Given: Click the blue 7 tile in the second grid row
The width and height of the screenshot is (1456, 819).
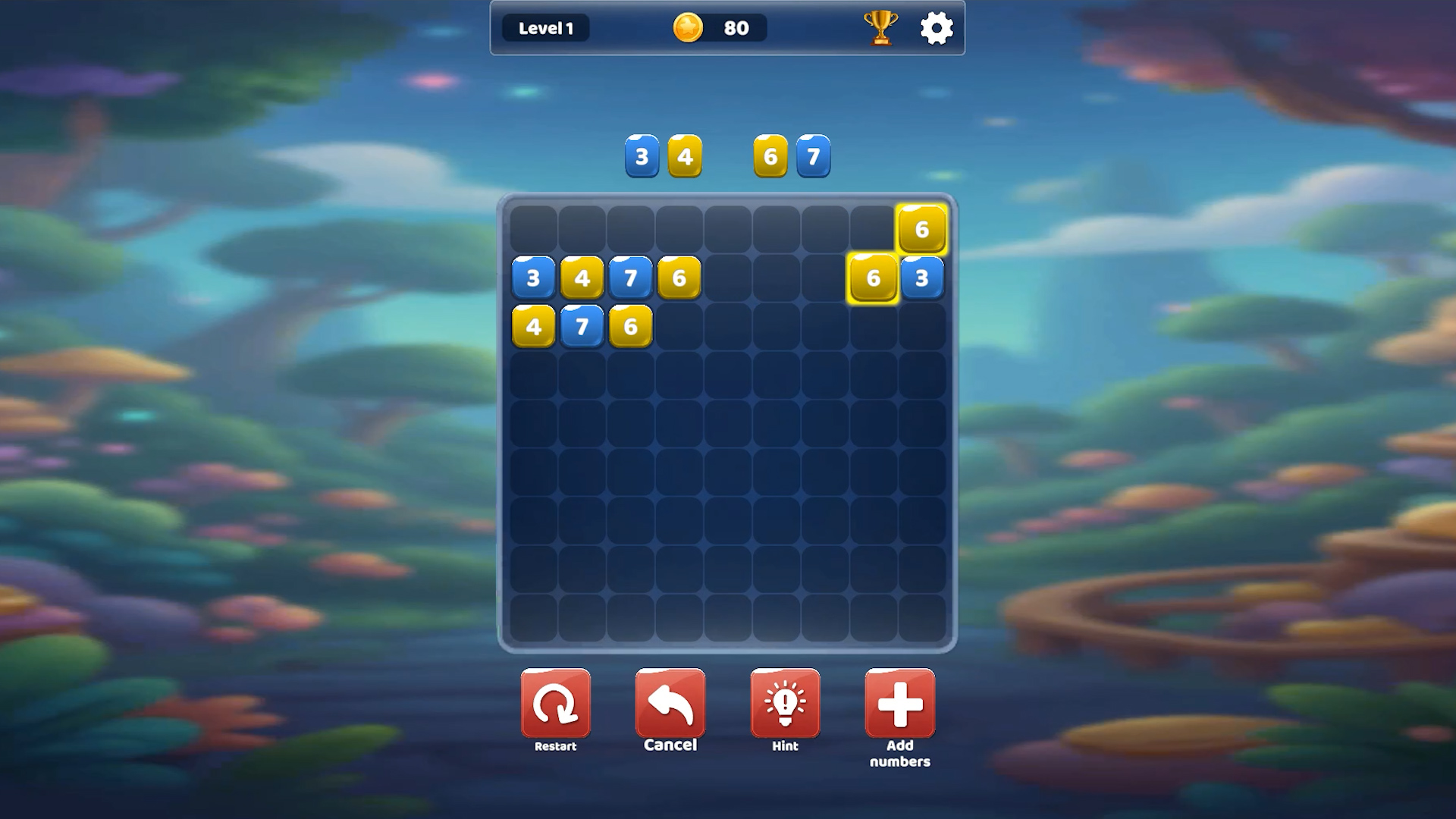Looking at the screenshot, I should [x=630, y=278].
